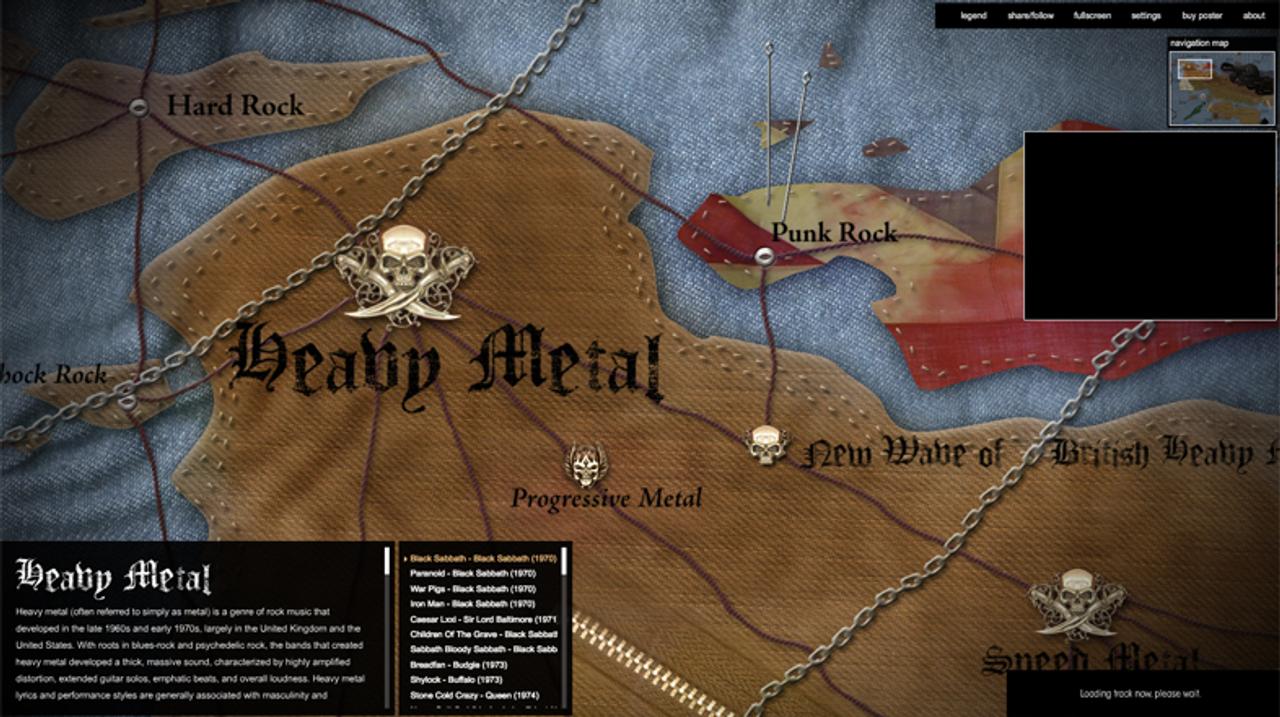Play Caesar LXXI by Sir Lord Baltimore
The image size is (1280, 717).
pyautogui.click(x=483, y=620)
